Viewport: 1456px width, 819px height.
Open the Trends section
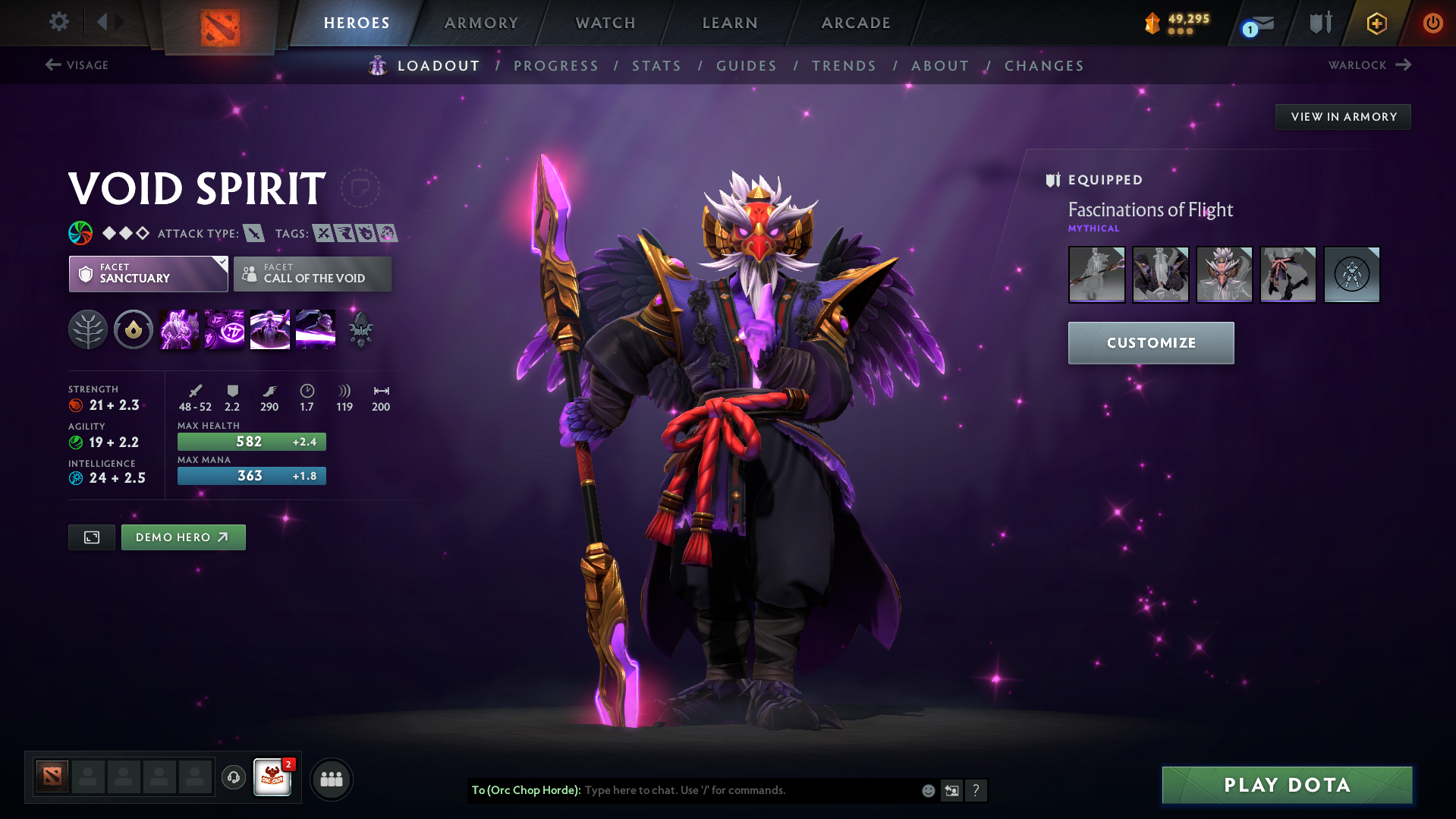[x=844, y=66]
